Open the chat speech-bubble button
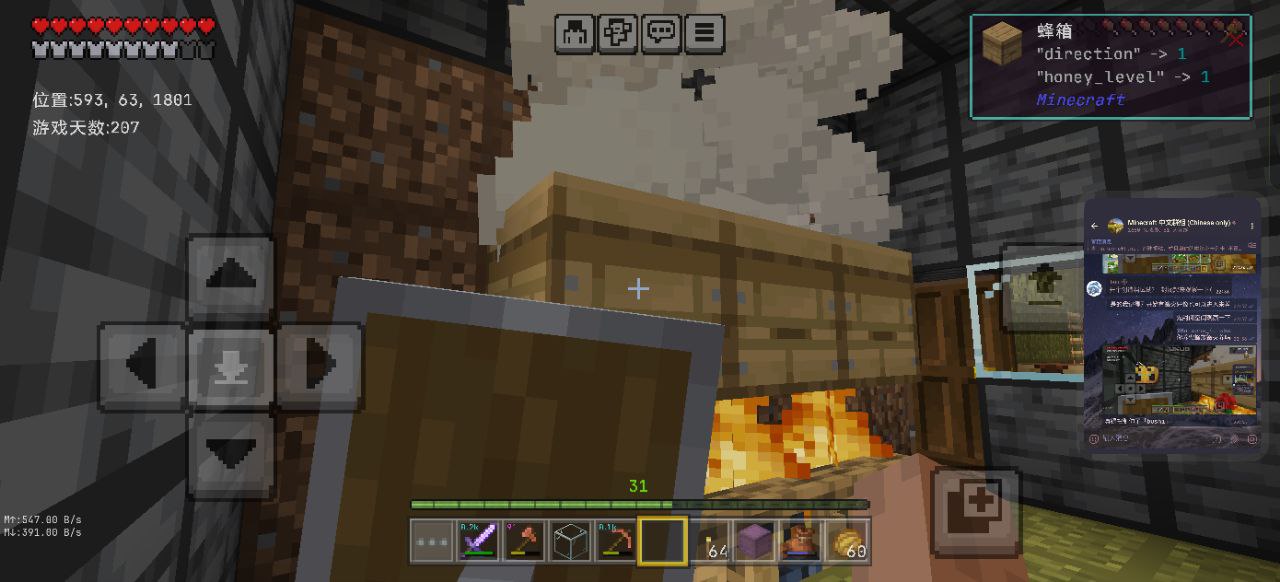This screenshot has height=582, width=1280. pyautogui.click(x=661, y=33)
